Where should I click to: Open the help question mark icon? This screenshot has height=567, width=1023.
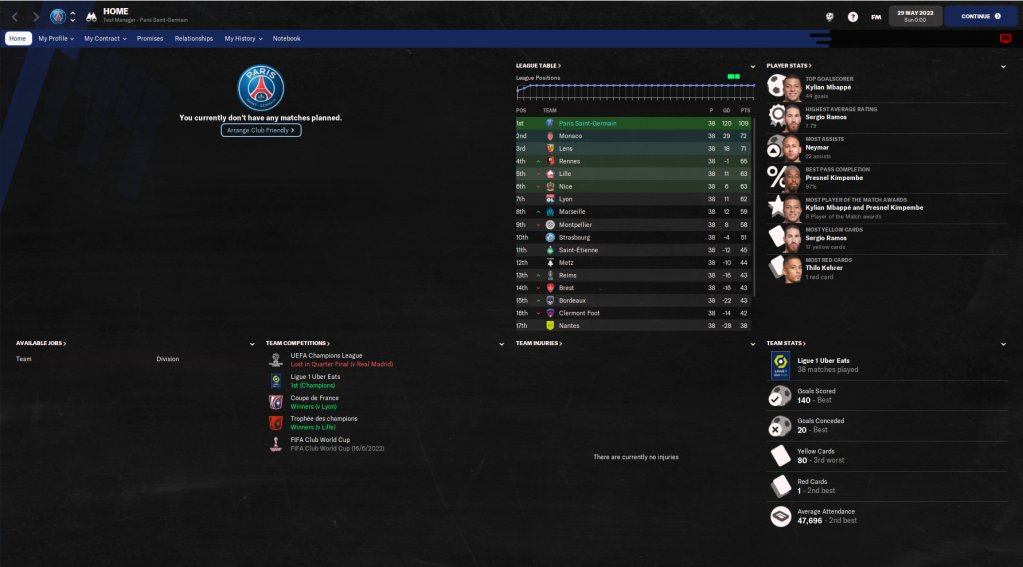(853, 16)
